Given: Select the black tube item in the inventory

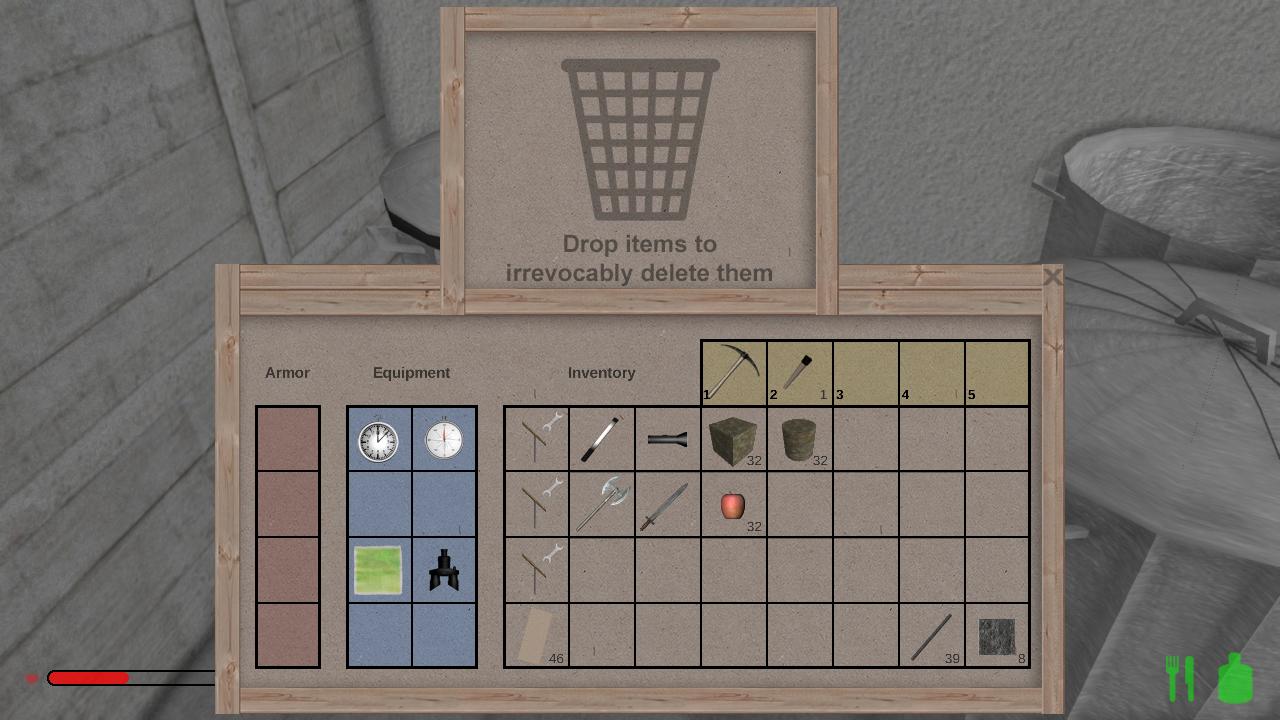Looking at the screenshot, I should (667, 439).
